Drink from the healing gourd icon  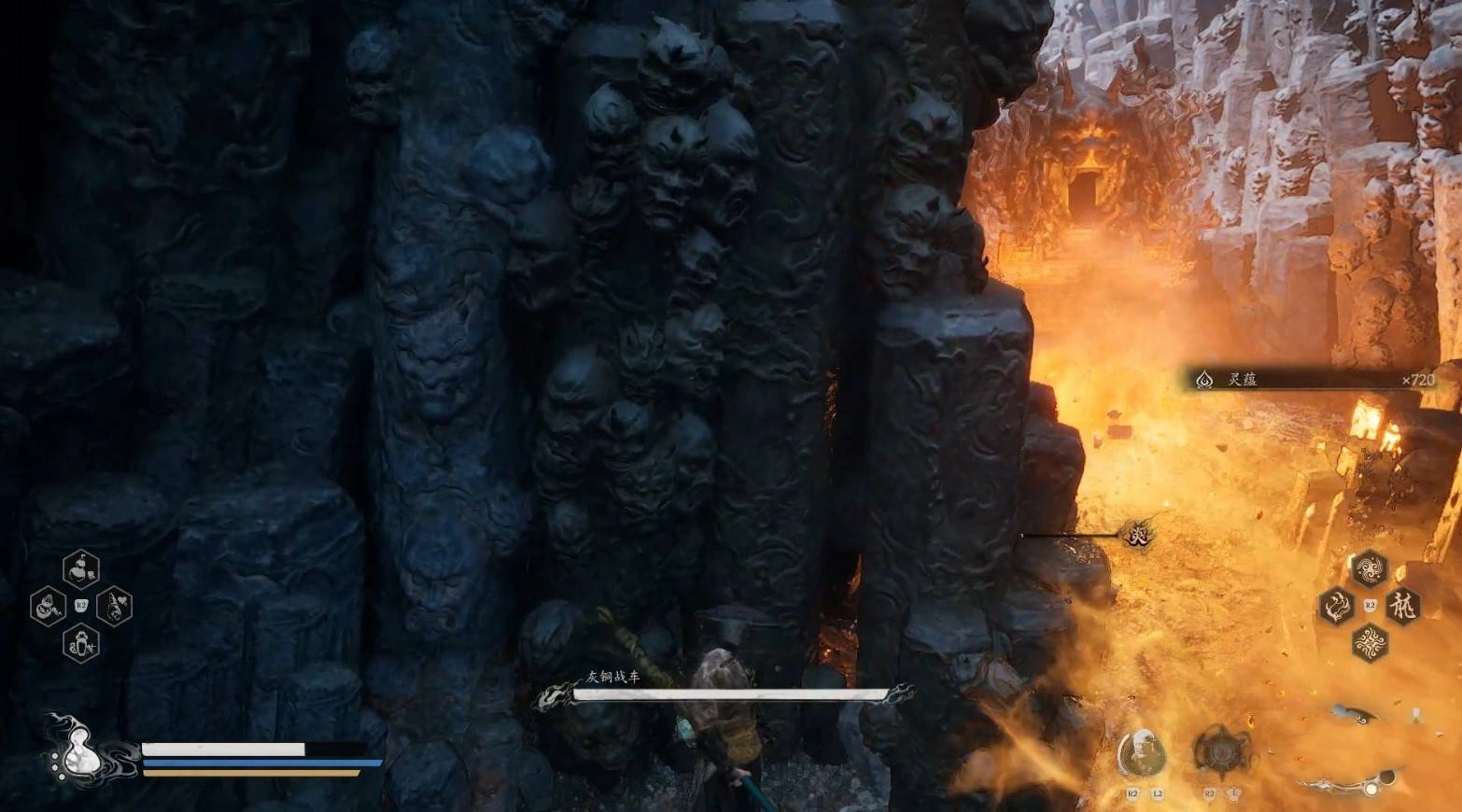tap(77, 748)
